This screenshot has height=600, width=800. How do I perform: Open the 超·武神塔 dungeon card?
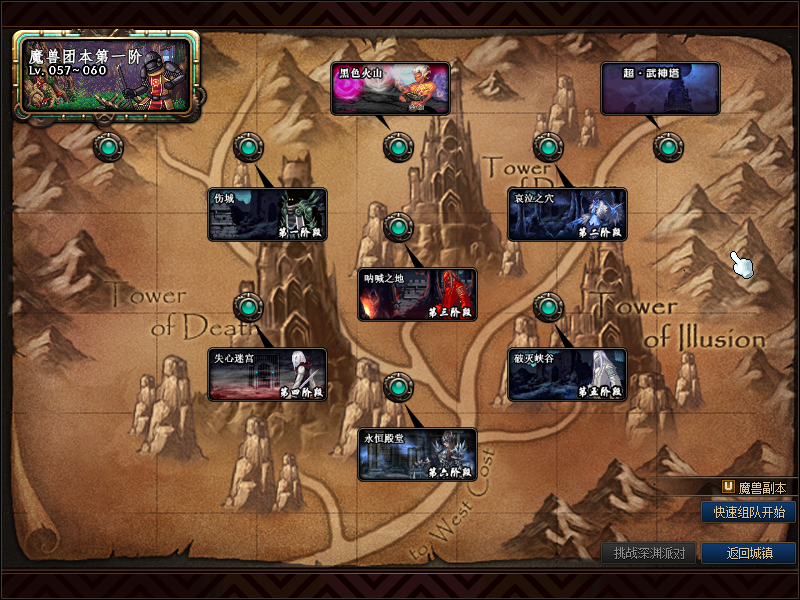660,88
